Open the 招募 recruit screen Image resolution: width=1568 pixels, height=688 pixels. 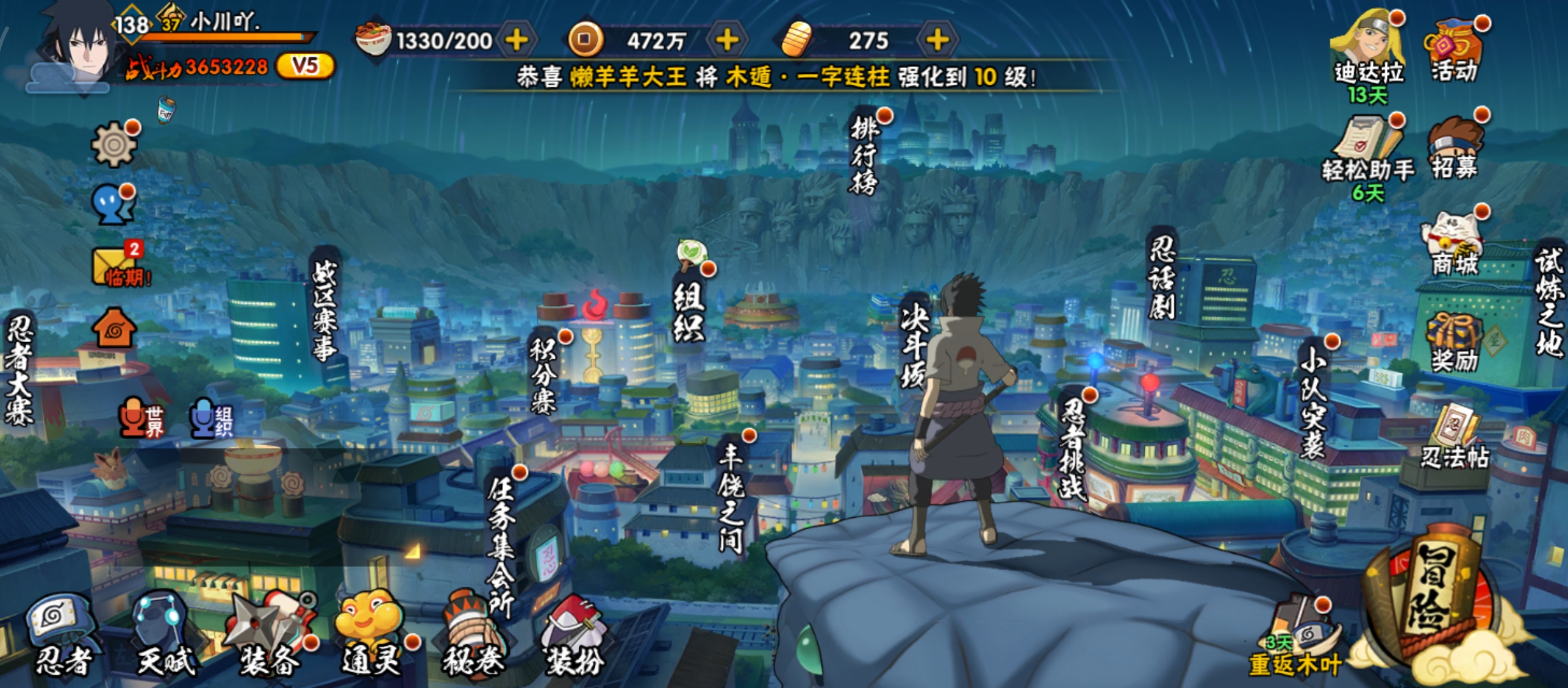(1455, 148)
